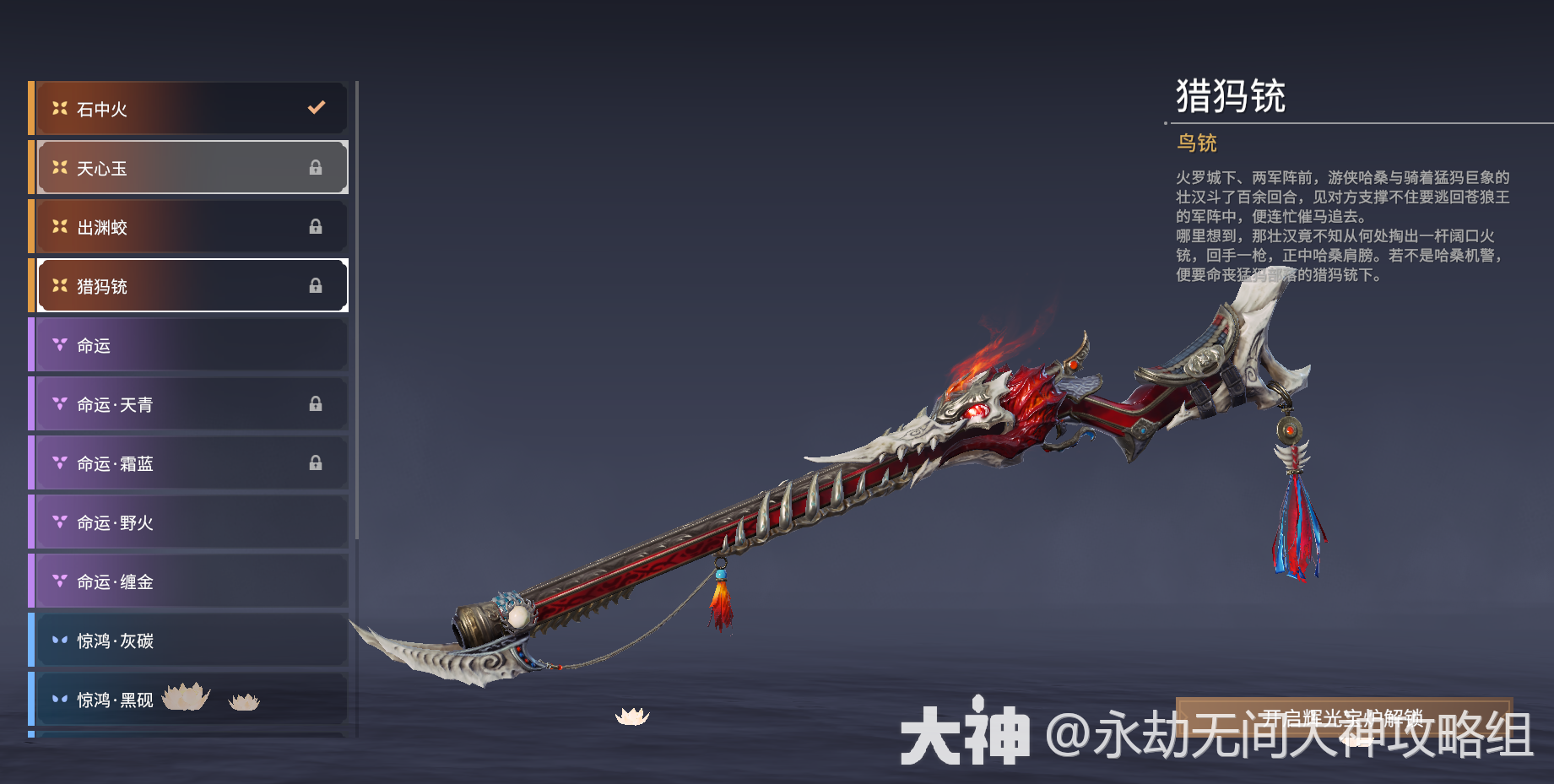Screen dimensions: 1554x784
Task: Expand details for 出渊蛟
Action: click(x=190, y=226)
